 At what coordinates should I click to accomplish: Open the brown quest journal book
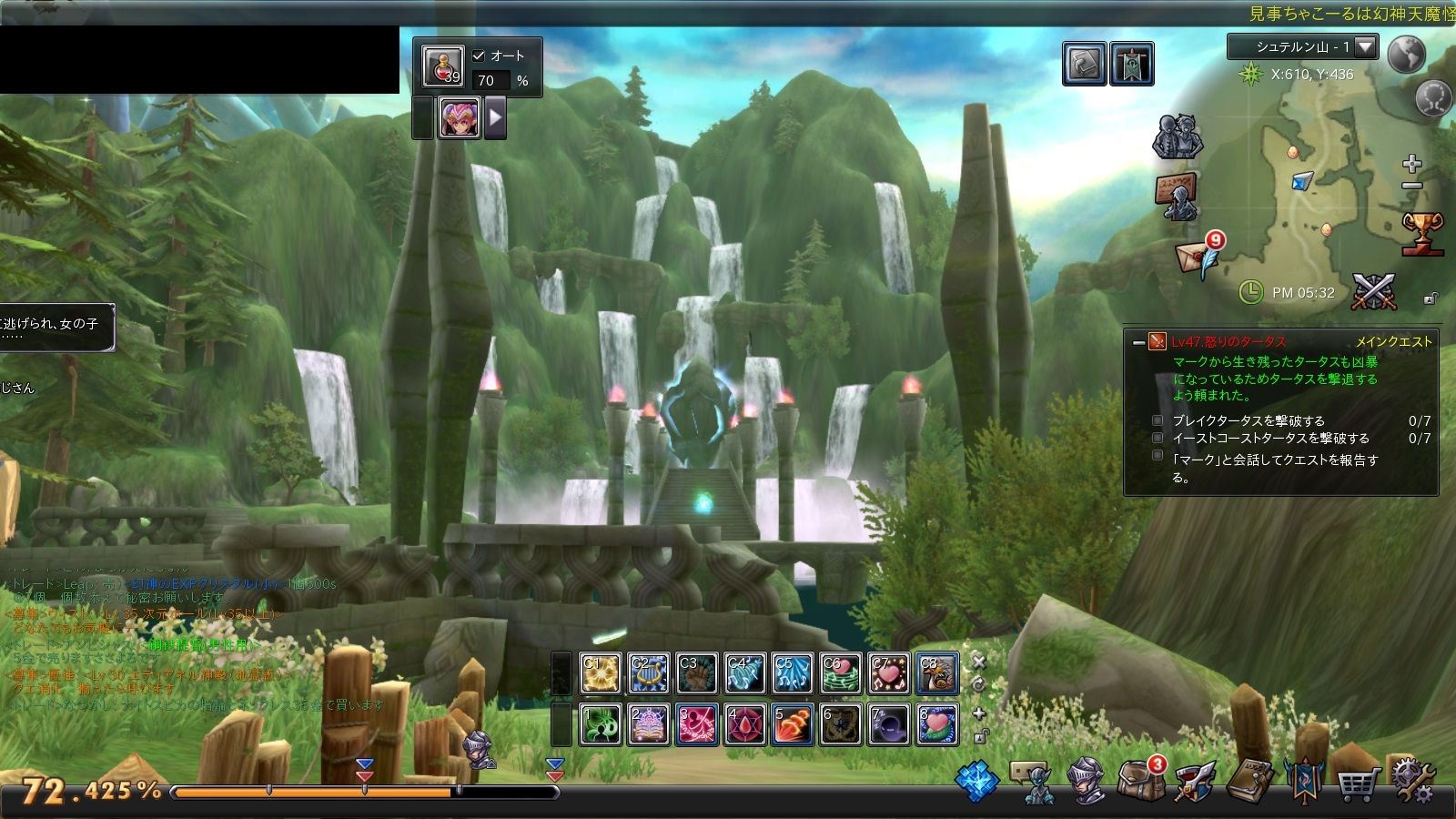coord(1249,782)
